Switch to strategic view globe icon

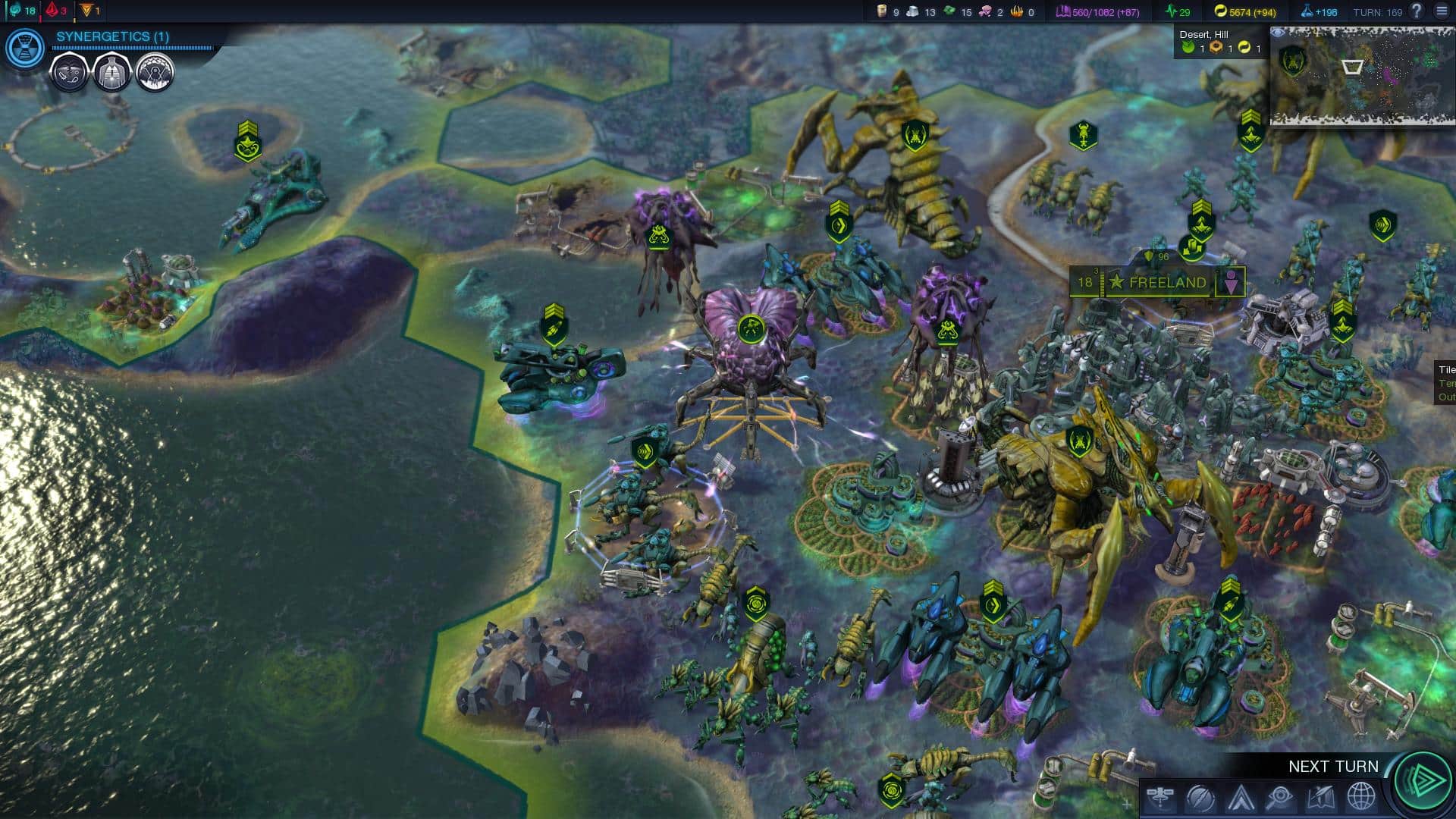pyautogui.click(x=1360, y=795)
